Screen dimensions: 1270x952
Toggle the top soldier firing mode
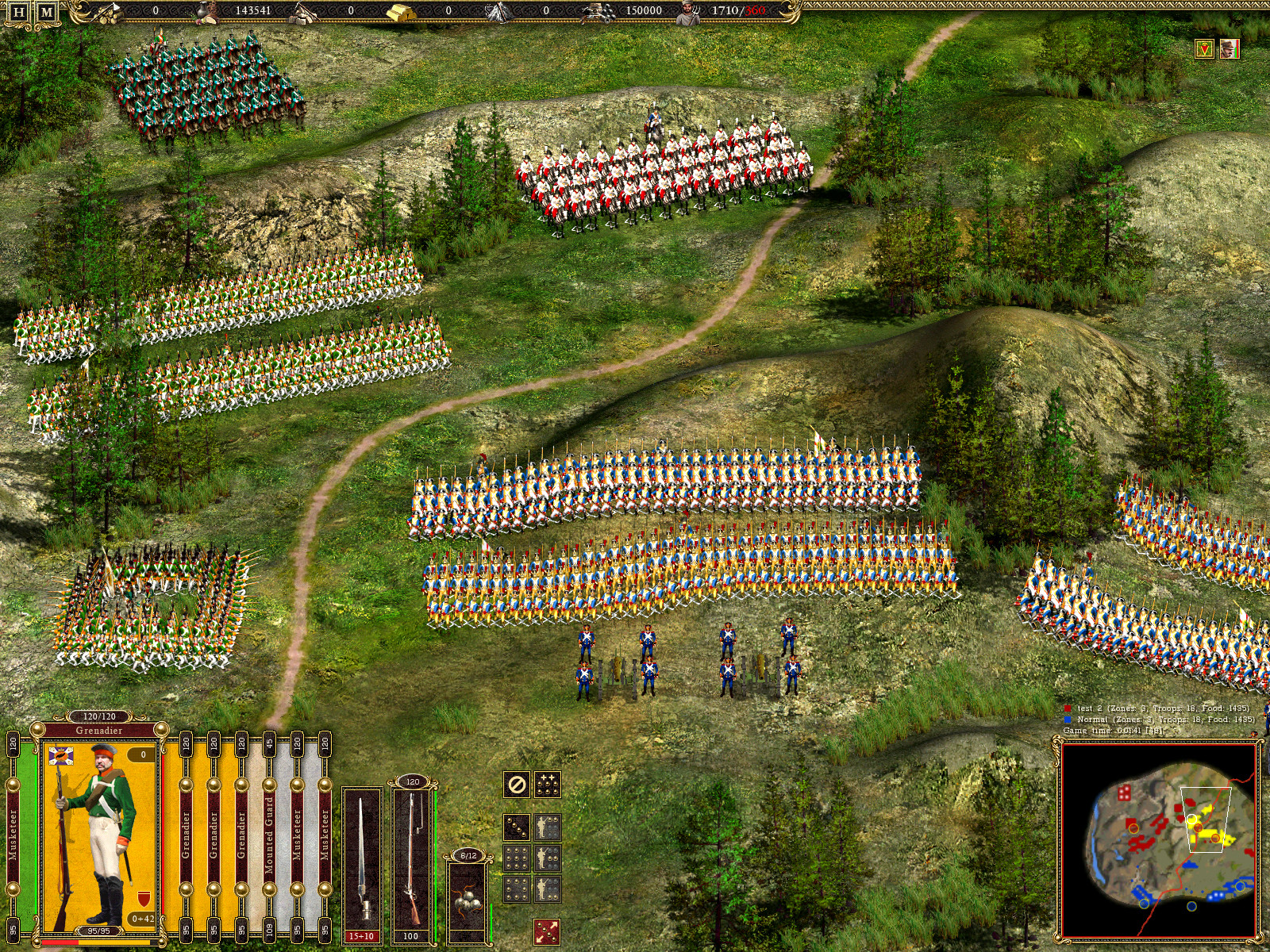(x=548, y=827)
